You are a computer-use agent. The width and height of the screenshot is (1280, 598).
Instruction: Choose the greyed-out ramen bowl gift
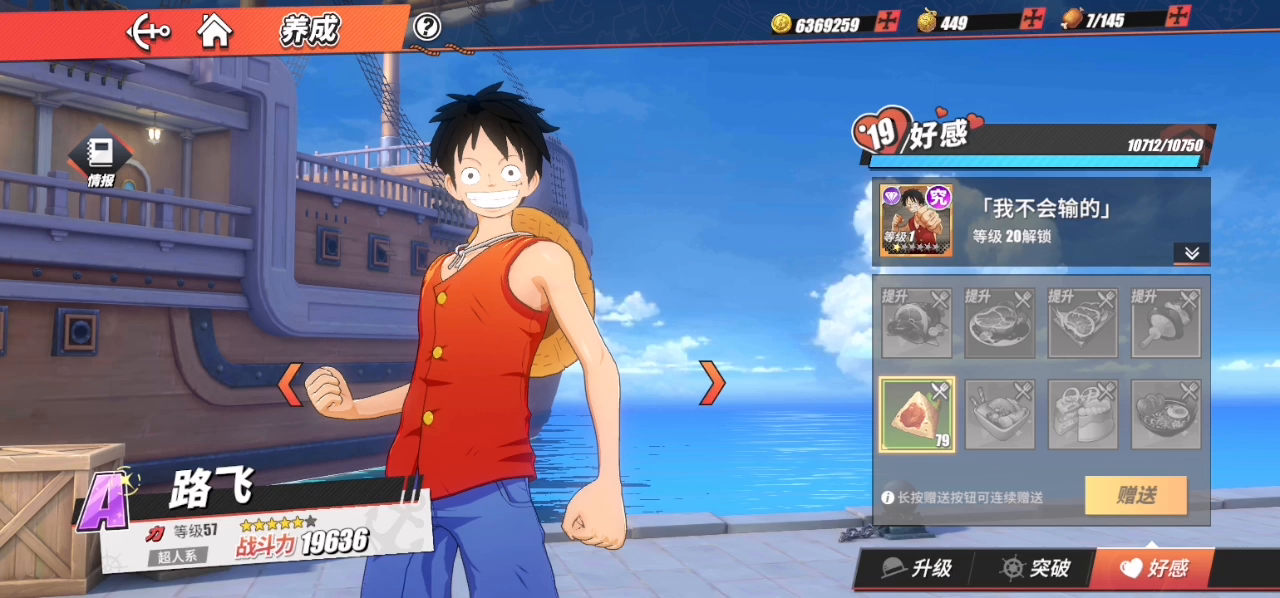pos(1166,413)
